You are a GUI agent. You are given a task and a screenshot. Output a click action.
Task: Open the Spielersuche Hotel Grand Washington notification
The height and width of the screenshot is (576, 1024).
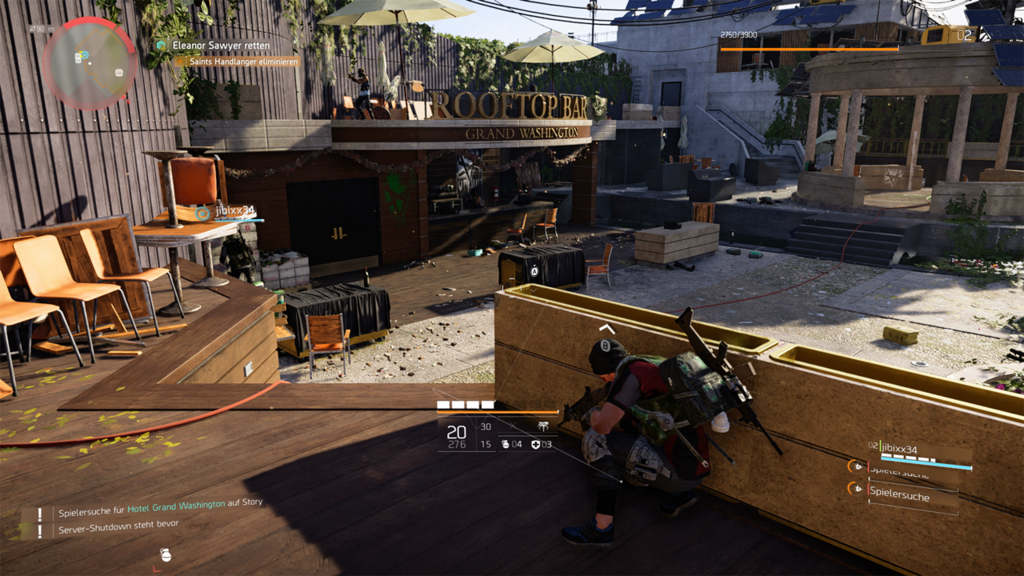pyautogui.click(x=160, y=505)
